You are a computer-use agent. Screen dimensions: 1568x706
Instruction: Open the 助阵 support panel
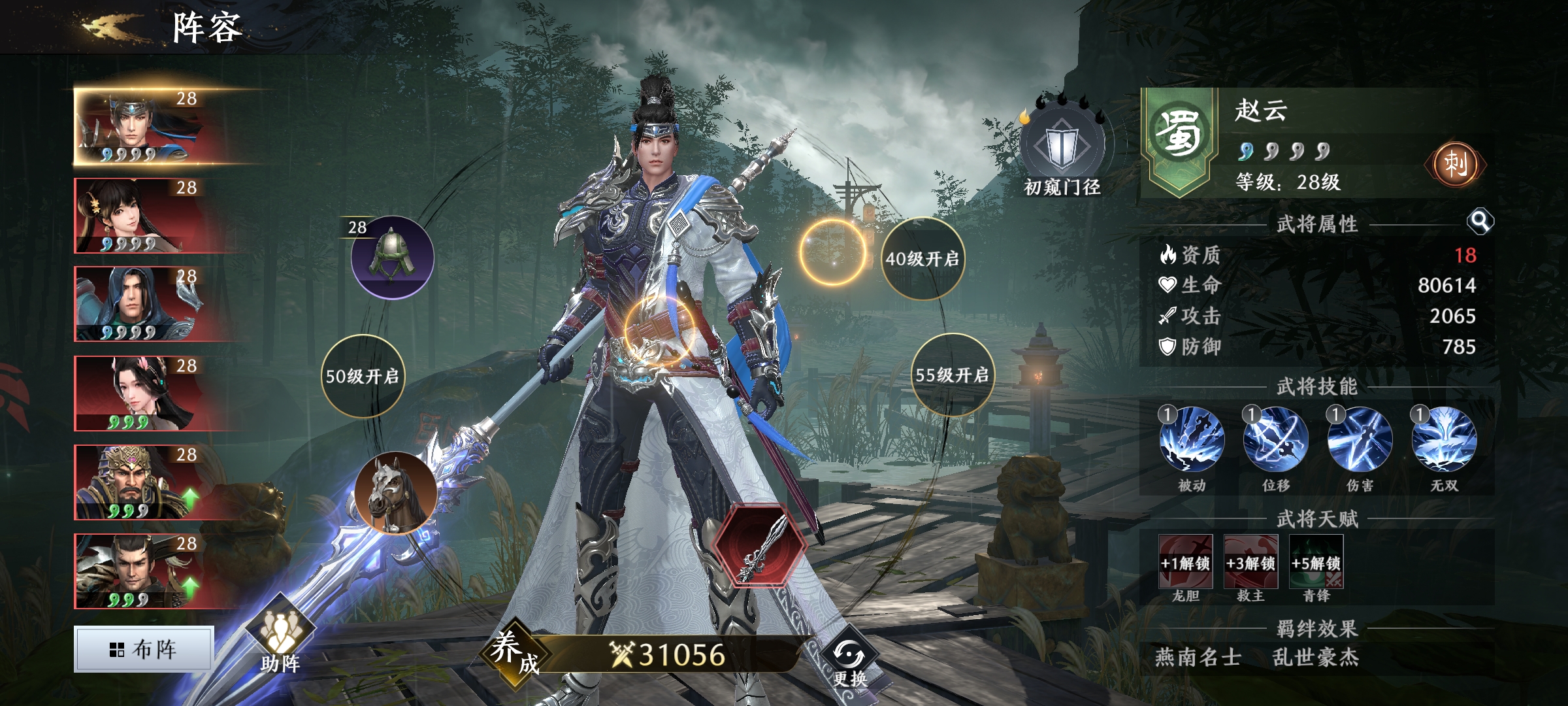pos(281,637)
